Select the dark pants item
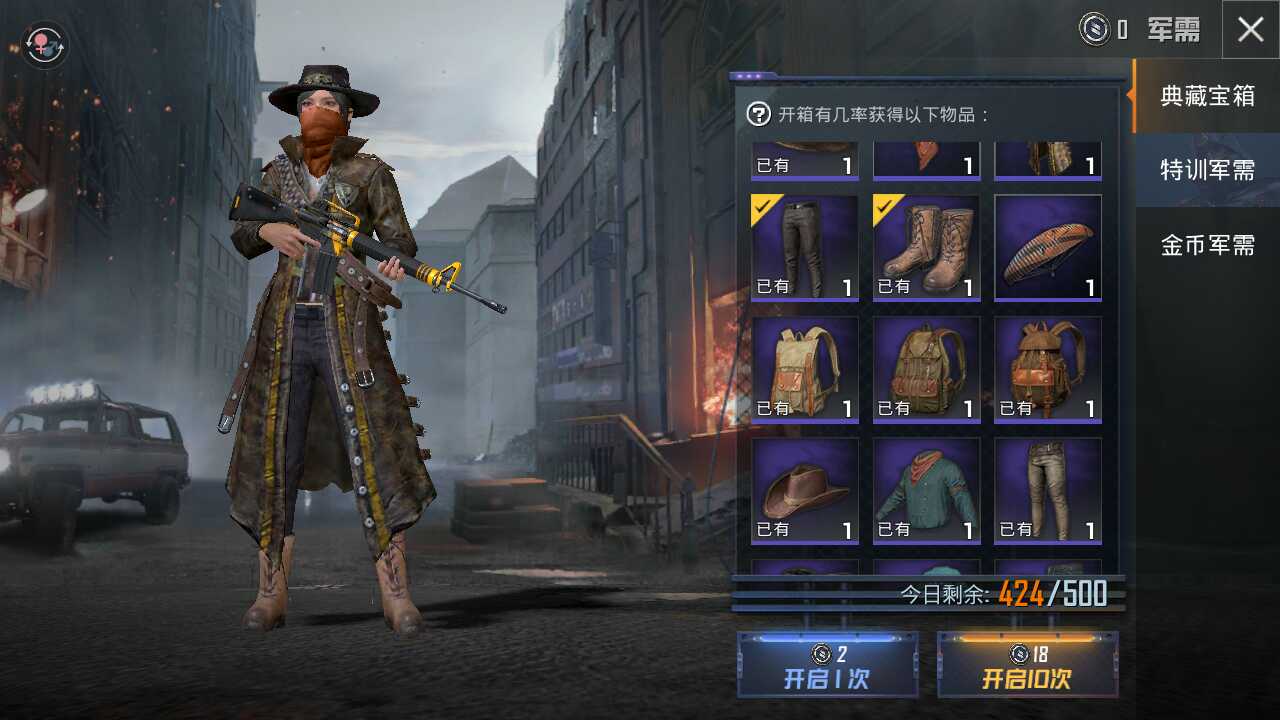This screenshot has height=720, width=1280. [804, 247]
